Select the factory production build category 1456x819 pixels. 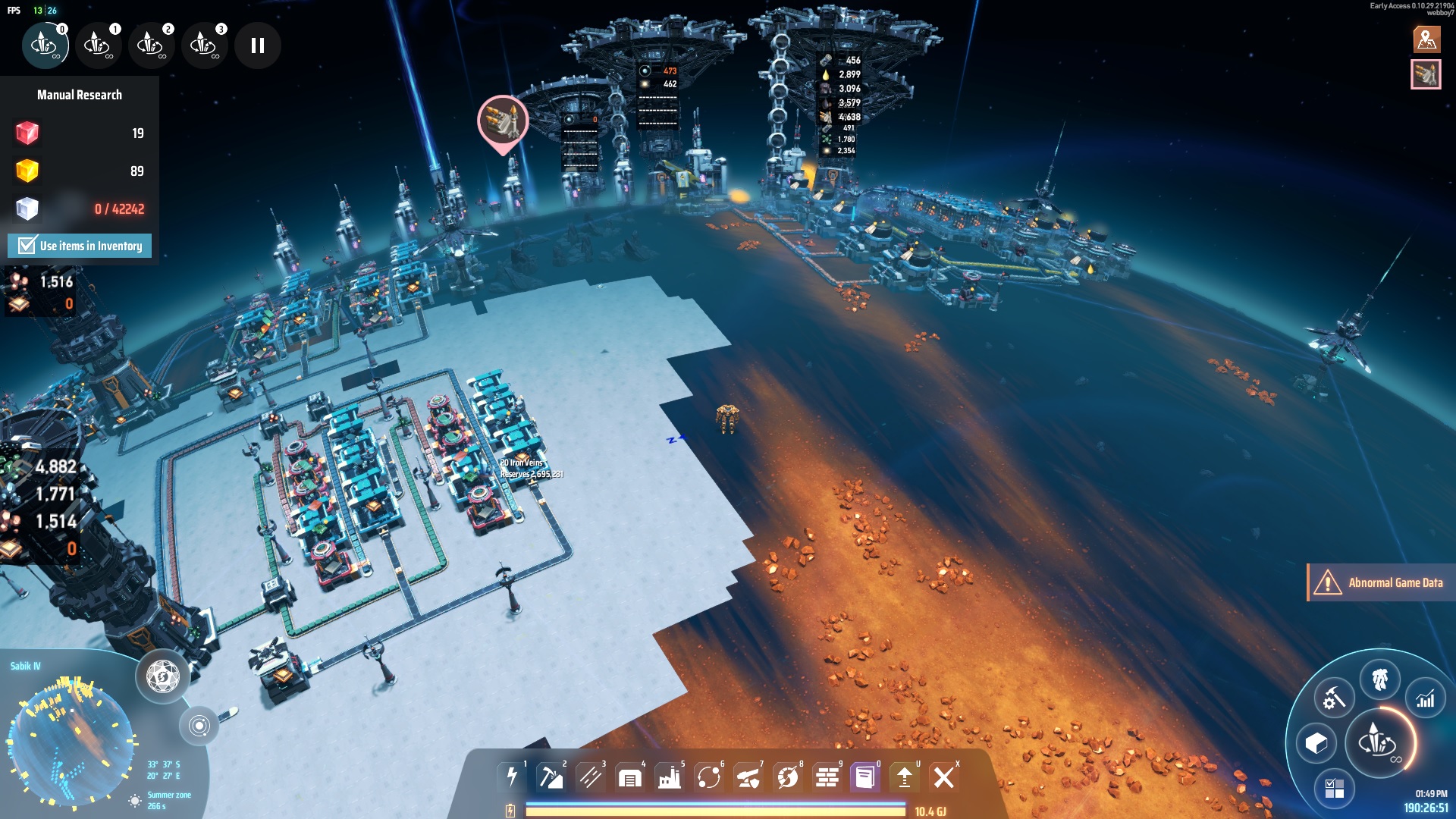(x=669, y=777)
